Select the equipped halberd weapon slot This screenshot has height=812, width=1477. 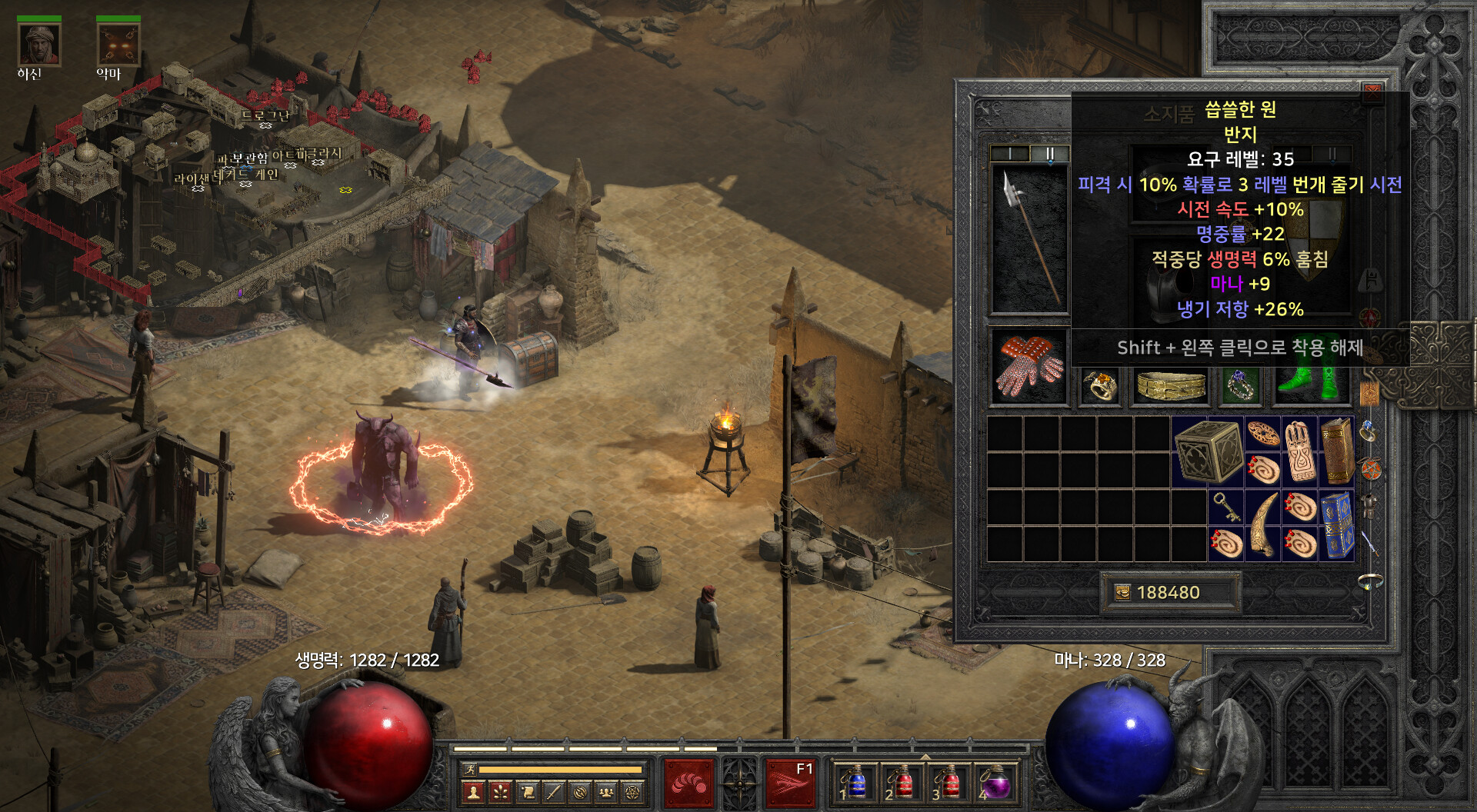tap(1029, 238)
